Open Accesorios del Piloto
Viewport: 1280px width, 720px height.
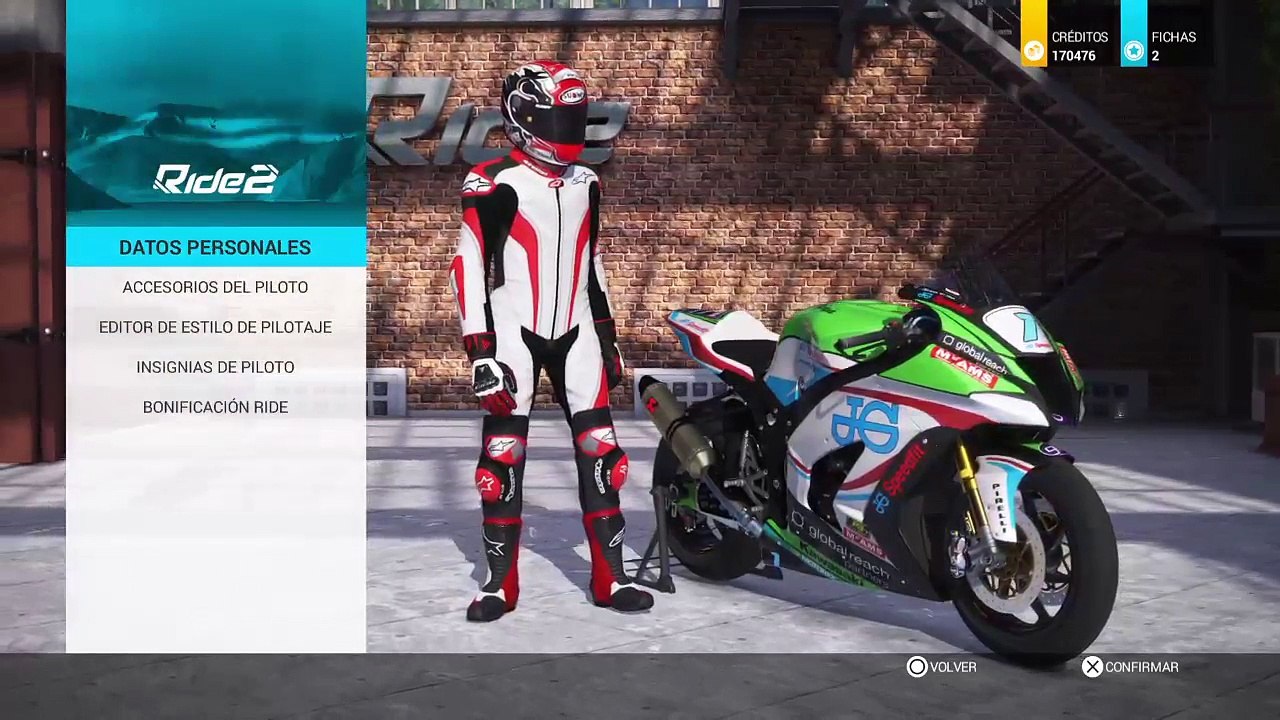pos(215,287)
